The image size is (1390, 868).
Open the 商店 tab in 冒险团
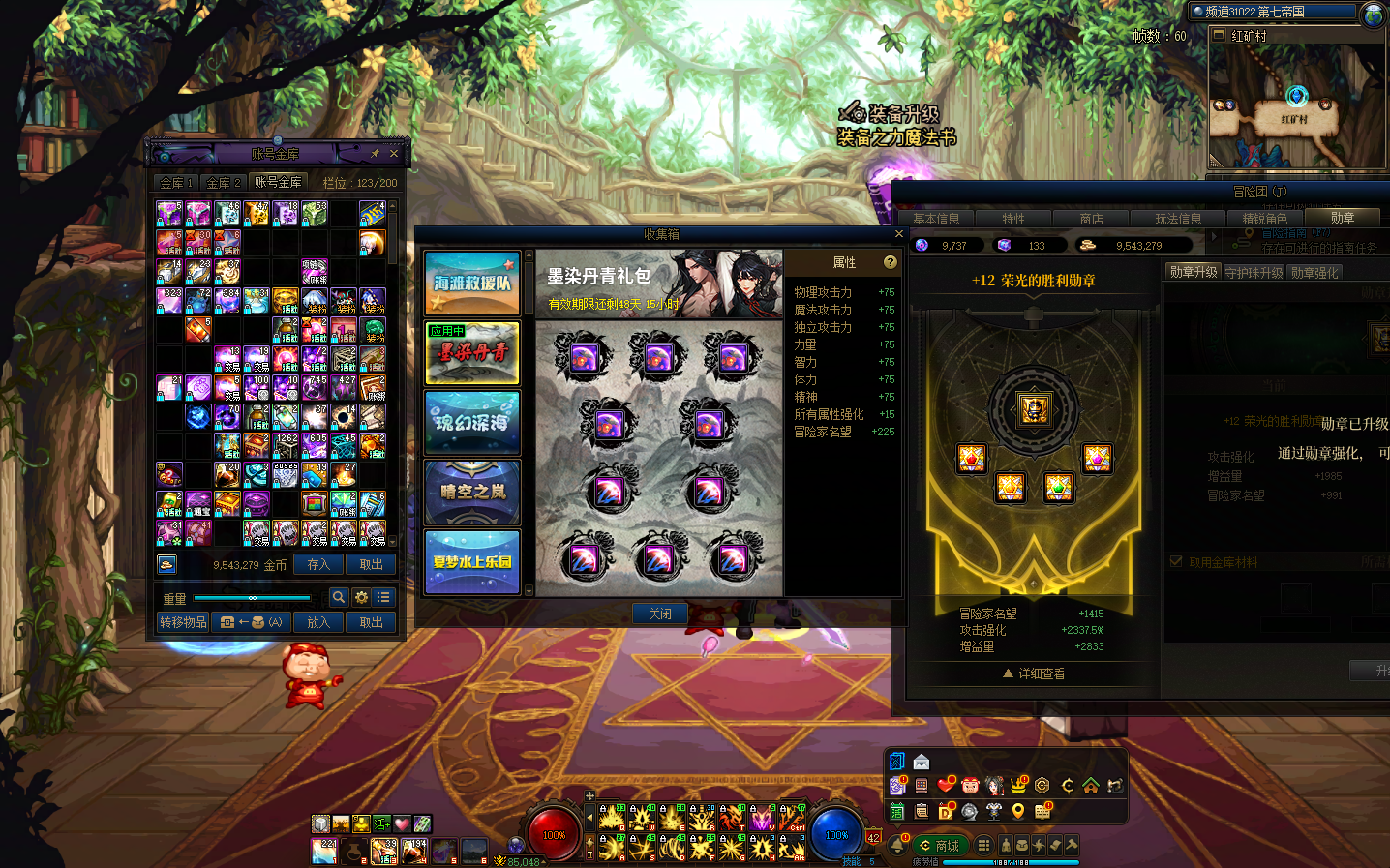point(1091,220)
